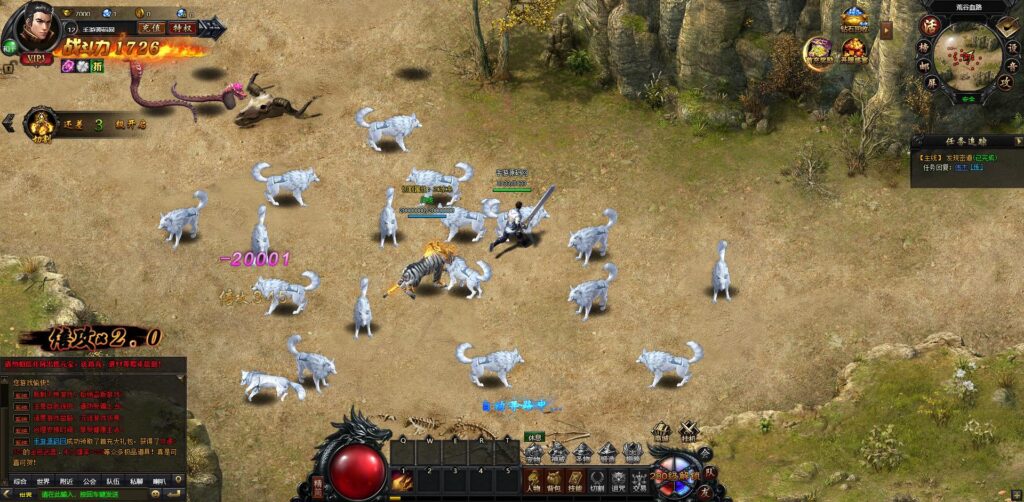The width and height of the screenshot is (1024, 502).
Task: Open the 人物 character panel
Action: (533, 480)
